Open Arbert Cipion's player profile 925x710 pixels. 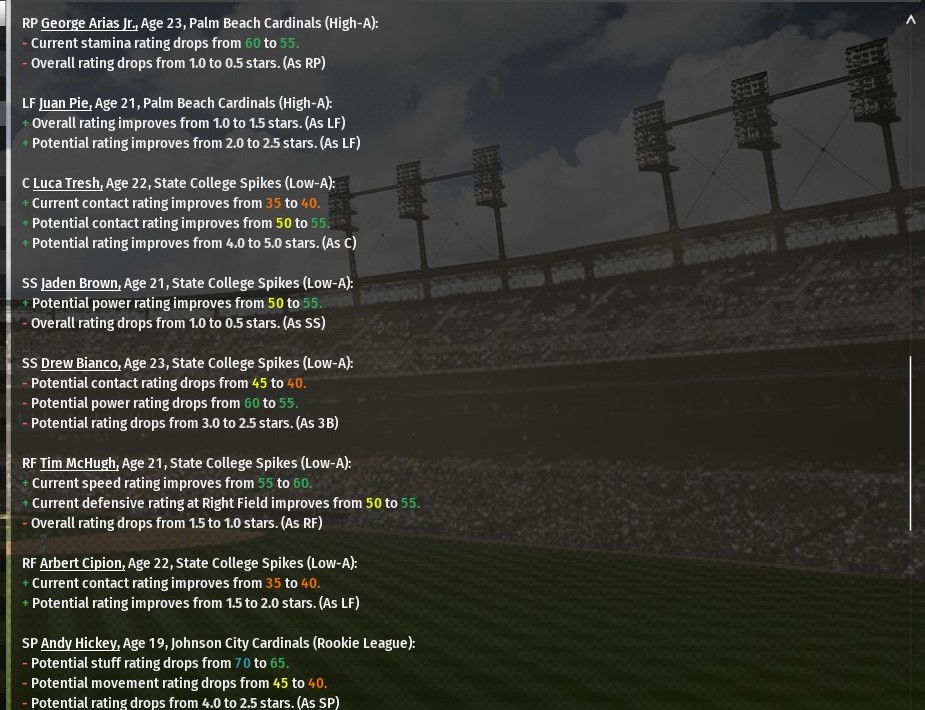pos(82,563)
